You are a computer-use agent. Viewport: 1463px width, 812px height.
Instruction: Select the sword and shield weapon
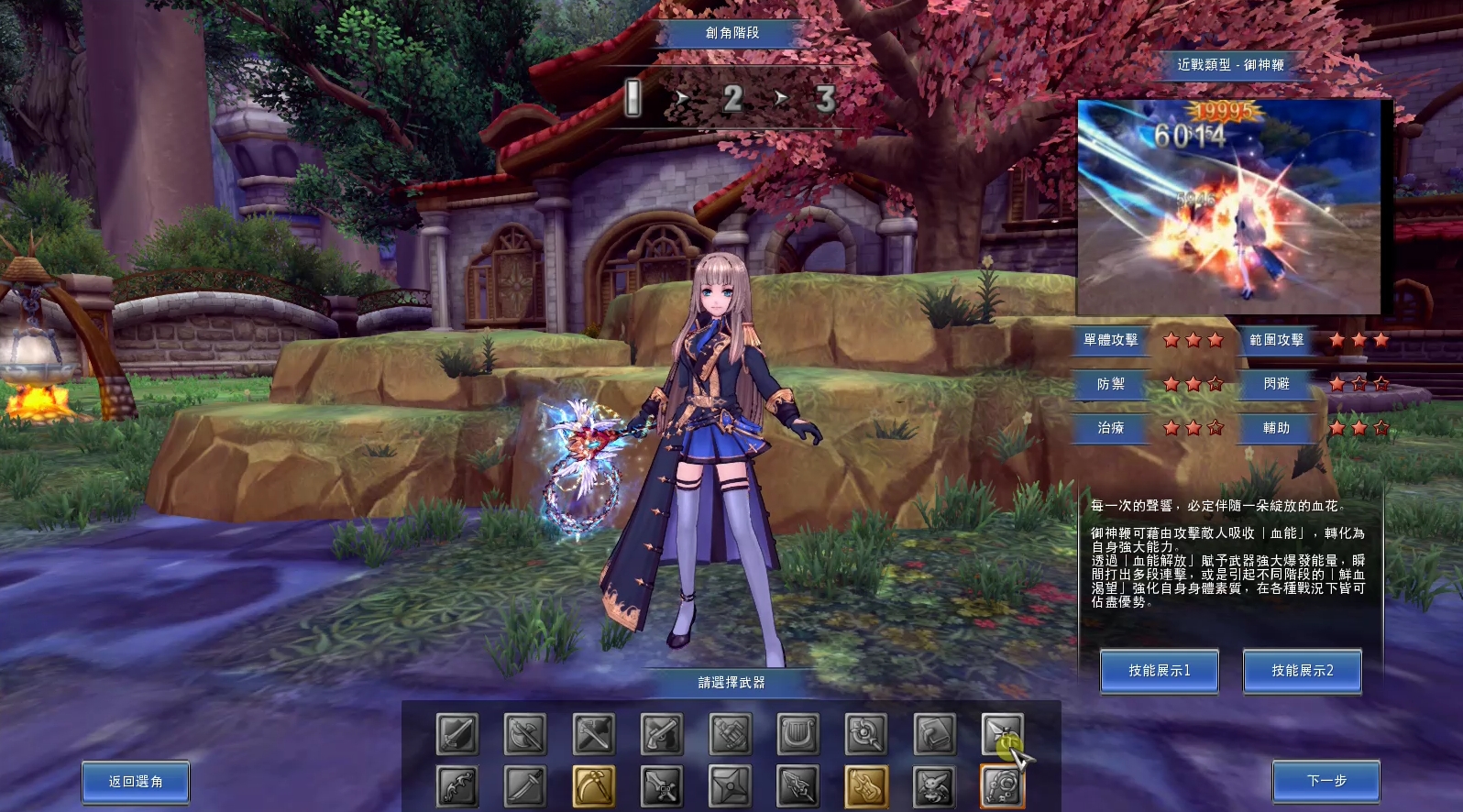(x=456, y=734)
